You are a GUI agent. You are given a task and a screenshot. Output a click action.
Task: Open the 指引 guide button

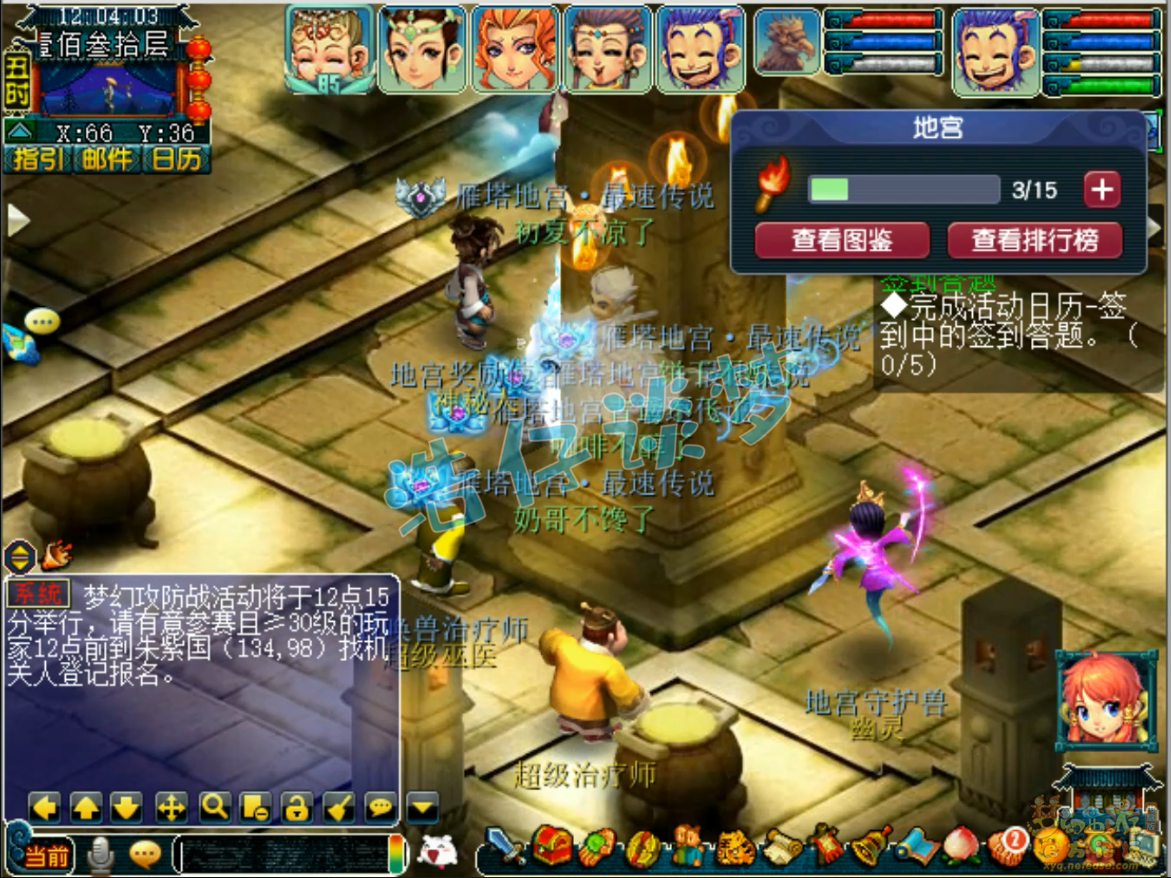coord(36,160)
